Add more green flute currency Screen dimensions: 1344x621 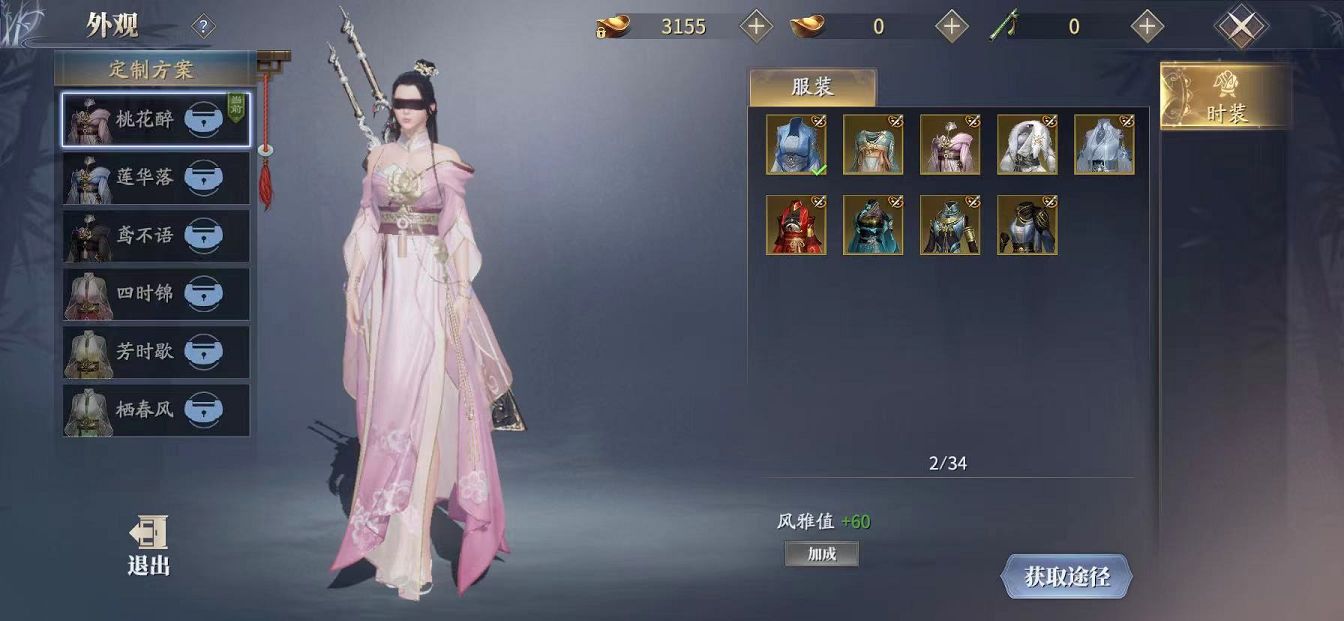click(x=1147, y=27)
